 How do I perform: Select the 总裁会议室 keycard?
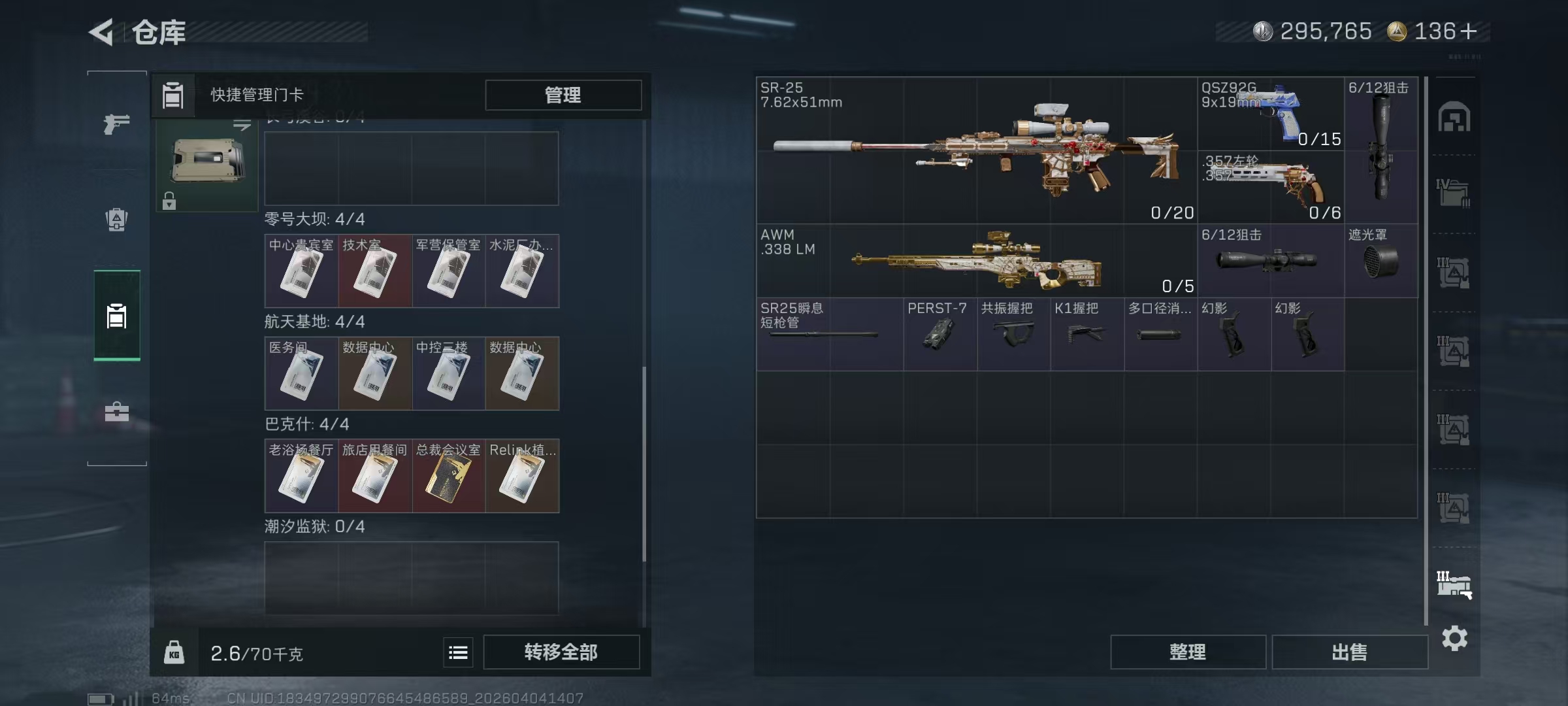[x=448, y=476]
